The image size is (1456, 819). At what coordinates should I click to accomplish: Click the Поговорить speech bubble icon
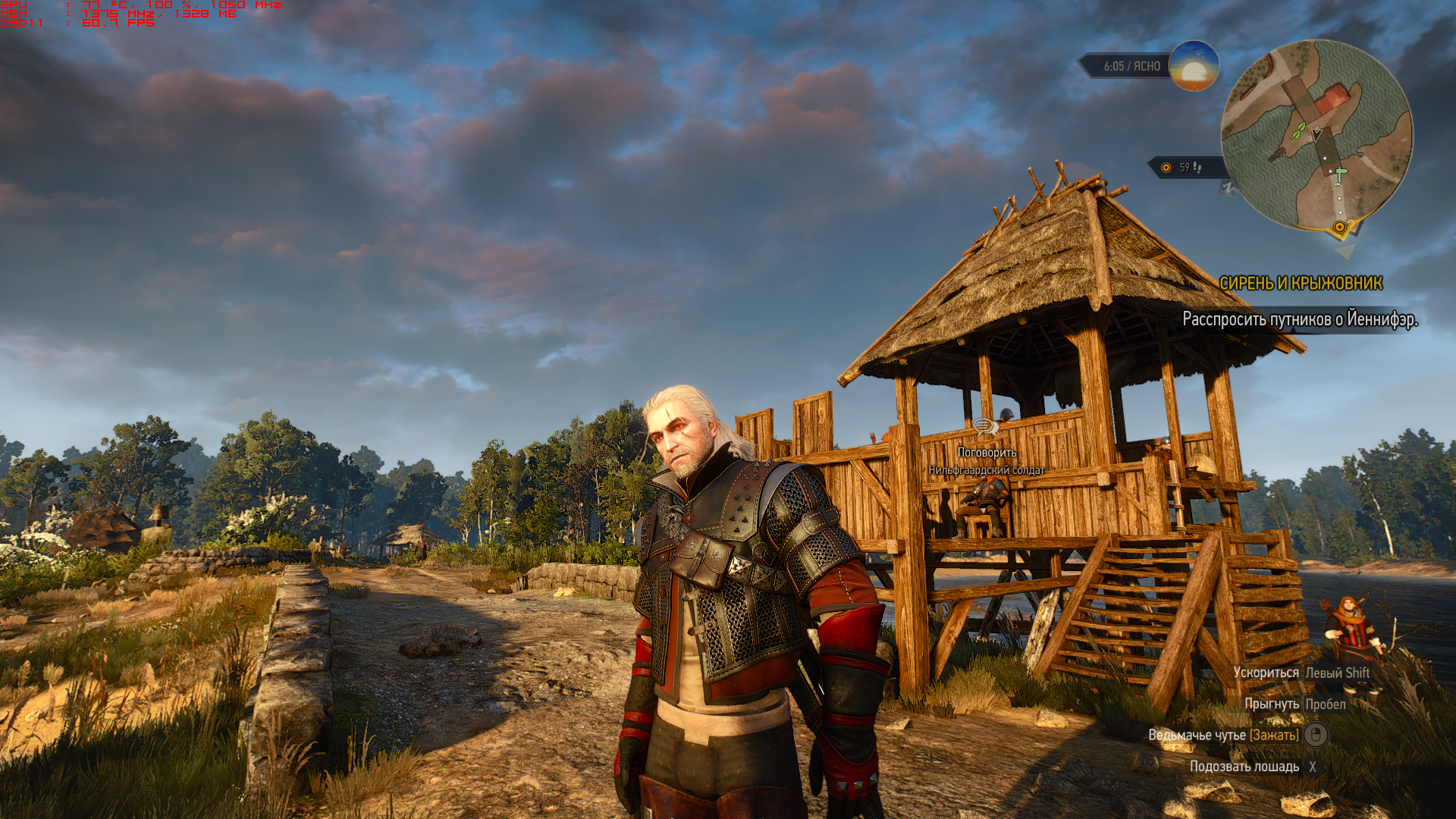click(985, 427)
